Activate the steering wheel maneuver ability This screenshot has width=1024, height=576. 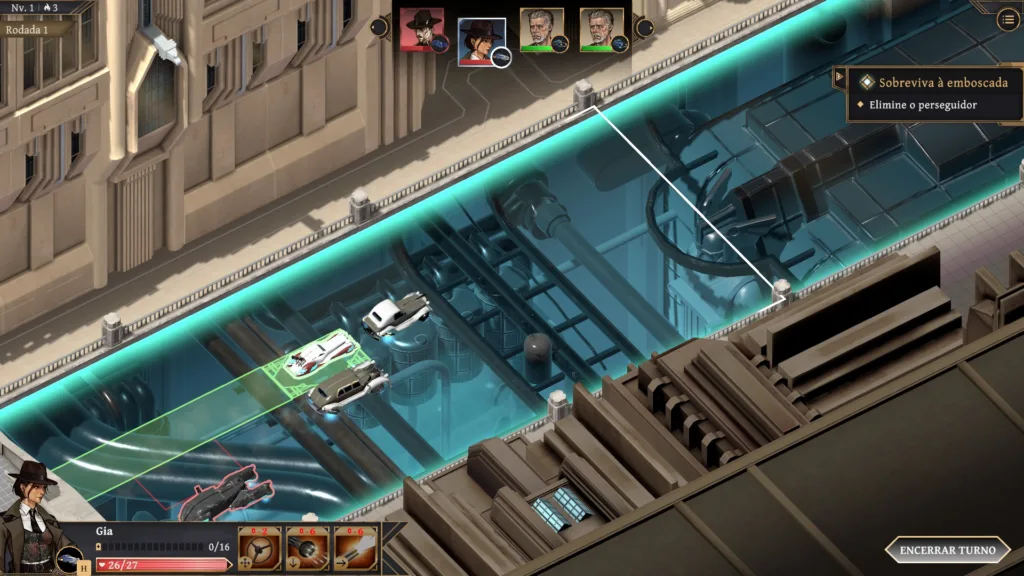[259, 548]
